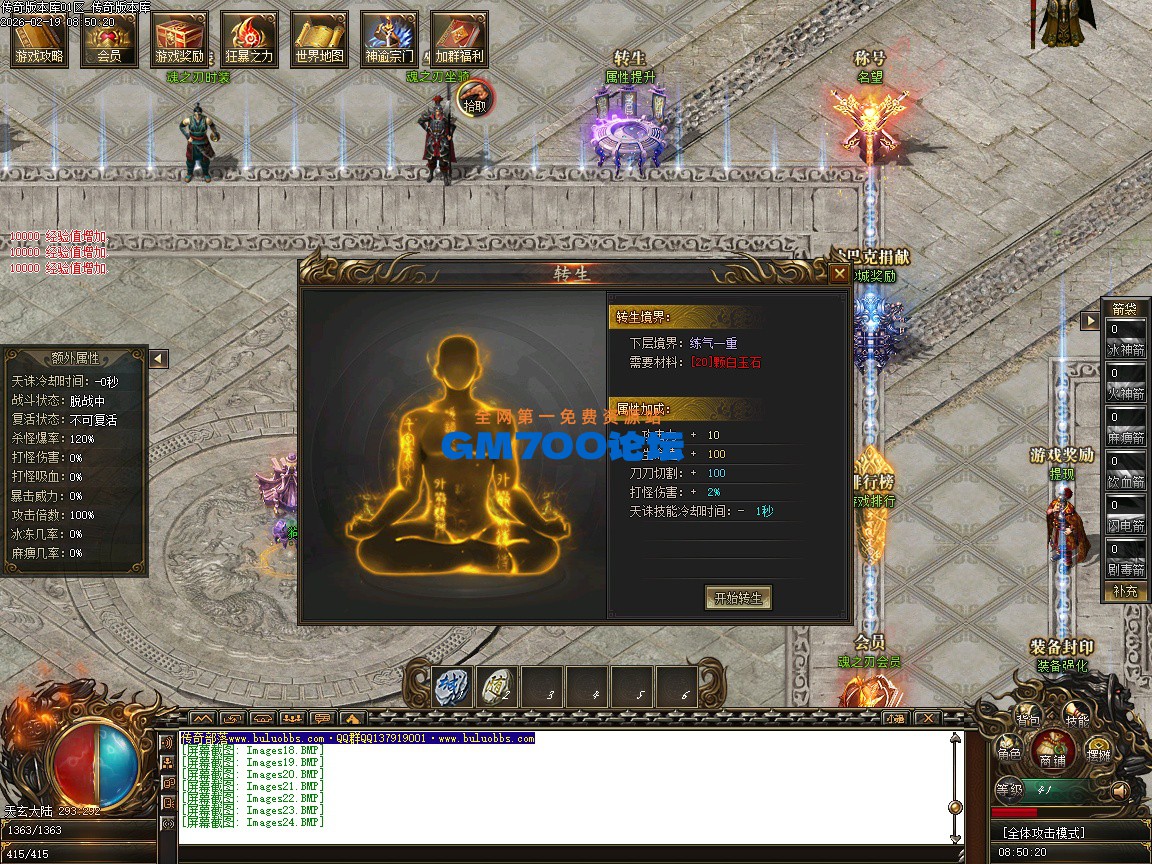1152x864 pixels.
Task: Open the 摆摊 stall menu
Action: [1098, 753]
